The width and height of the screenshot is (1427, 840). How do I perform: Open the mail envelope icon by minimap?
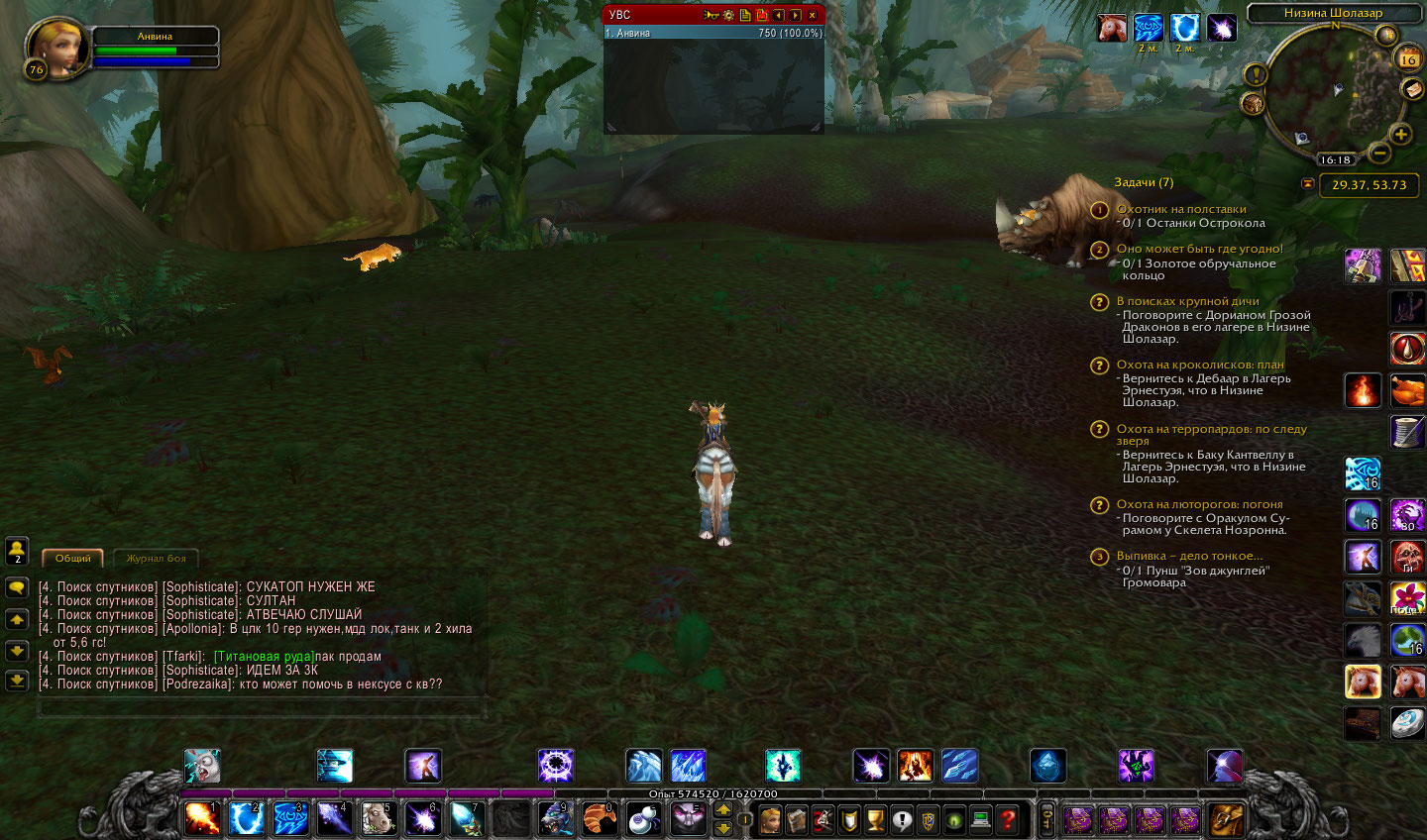tap(1412, 89)
